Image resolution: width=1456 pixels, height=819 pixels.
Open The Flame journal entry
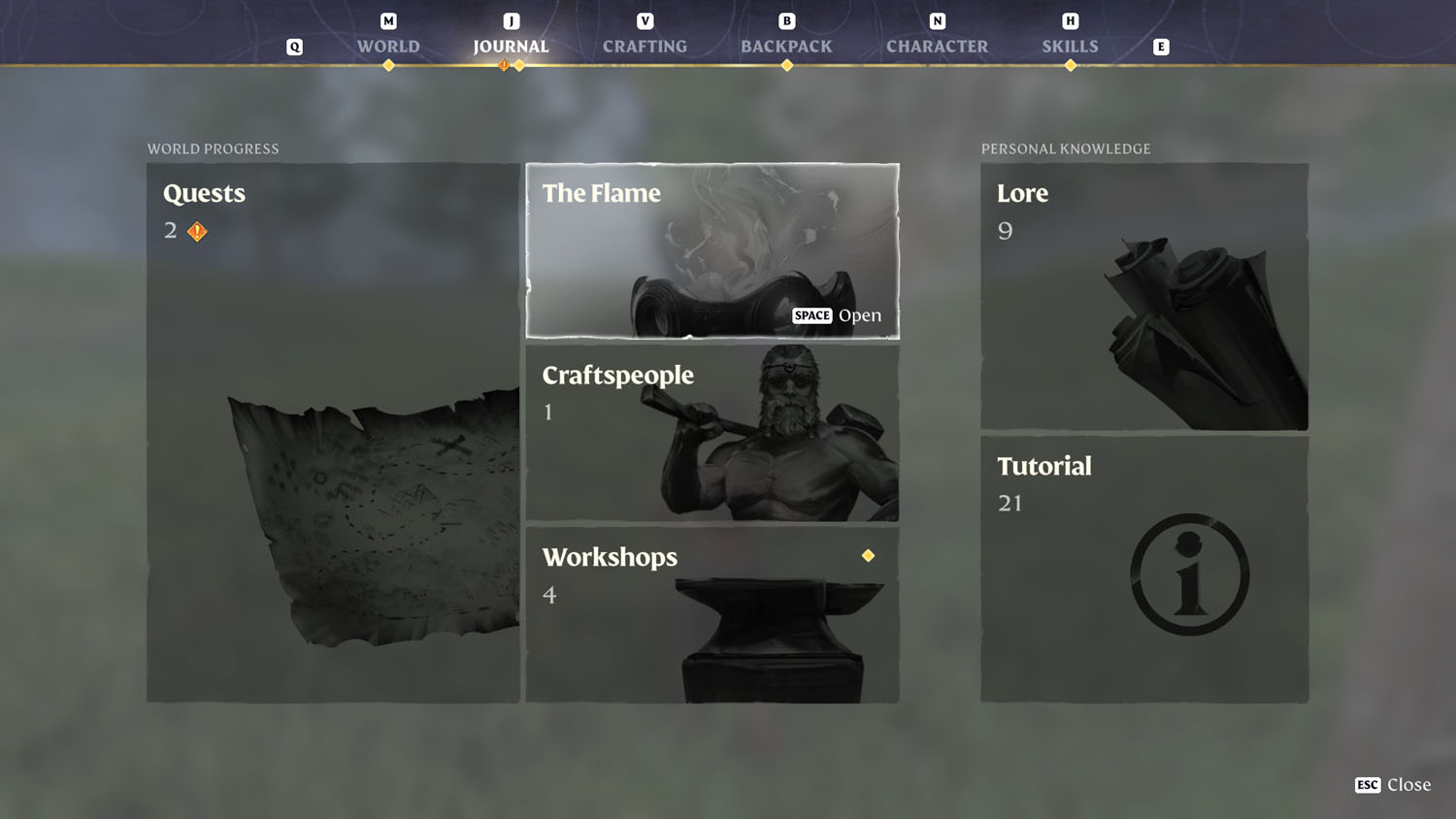click(711, 250)
